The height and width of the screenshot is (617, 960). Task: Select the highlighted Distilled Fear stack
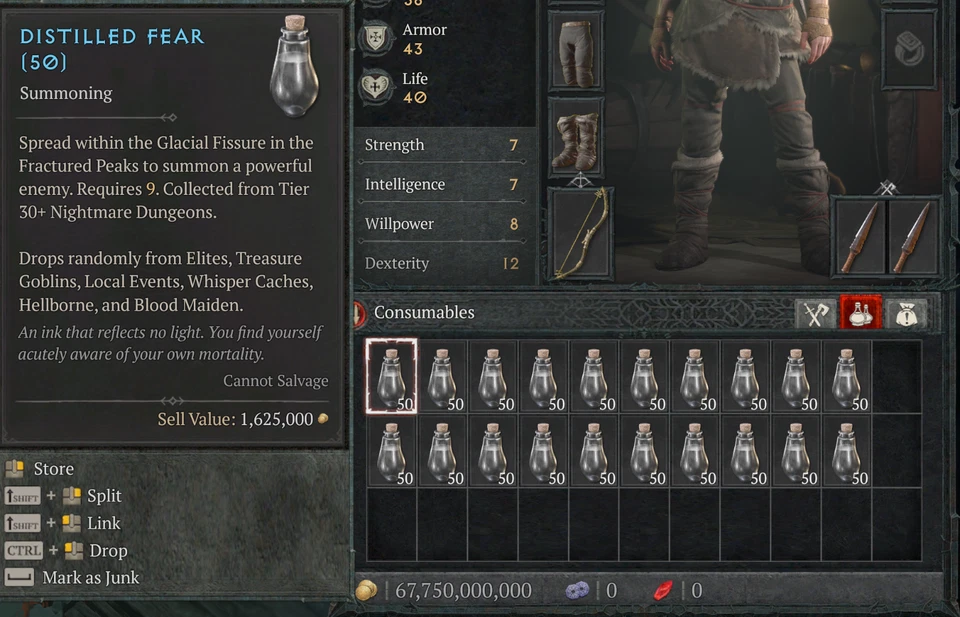click(391, 376)
